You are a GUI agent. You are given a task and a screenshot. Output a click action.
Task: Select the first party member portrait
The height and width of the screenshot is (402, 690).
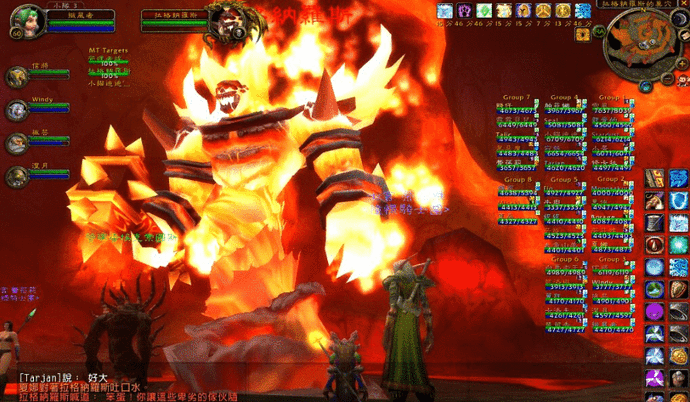pyautogui.click(x=17, y=76)
